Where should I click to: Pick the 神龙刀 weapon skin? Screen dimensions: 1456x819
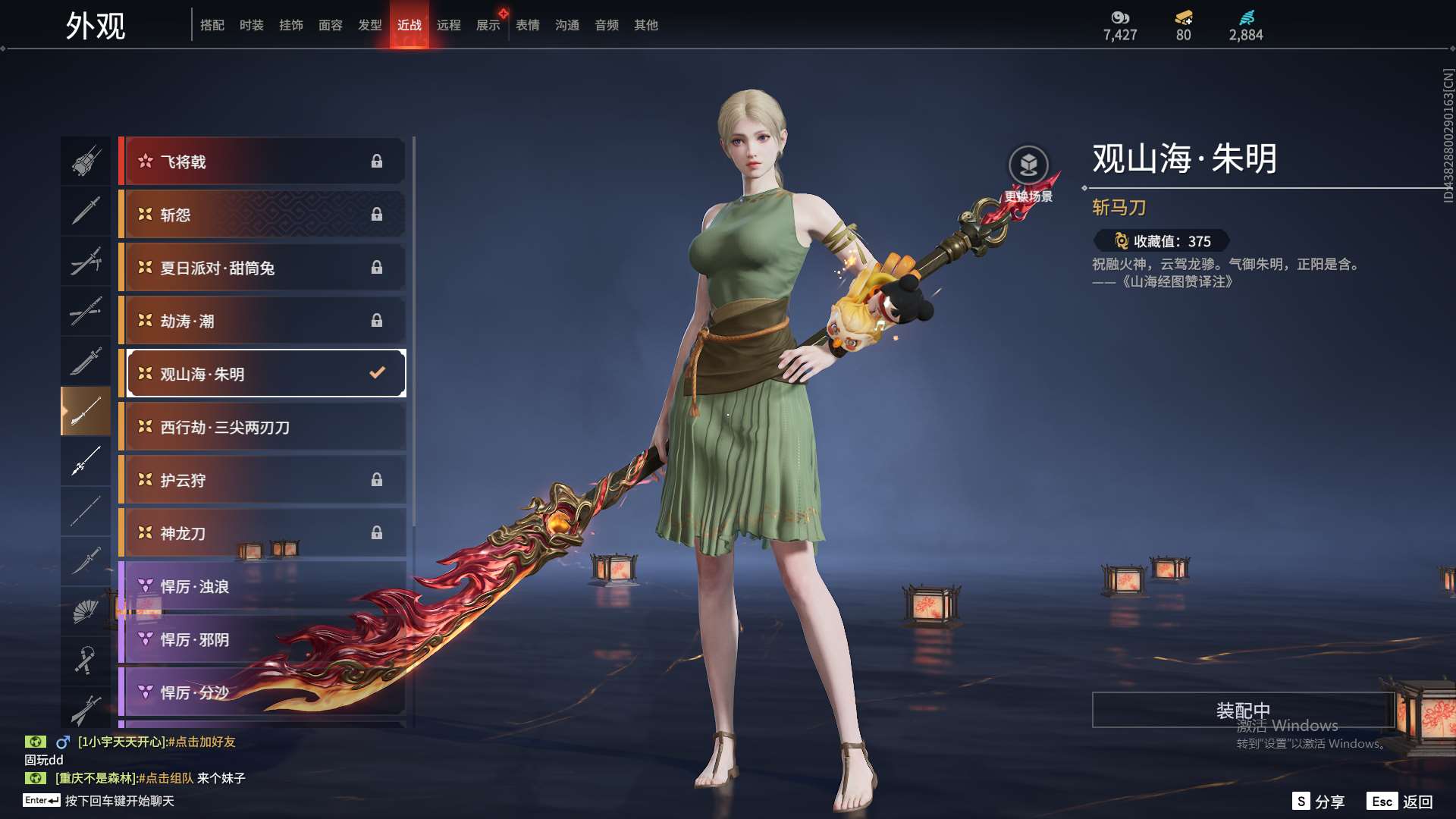point(262,533)
